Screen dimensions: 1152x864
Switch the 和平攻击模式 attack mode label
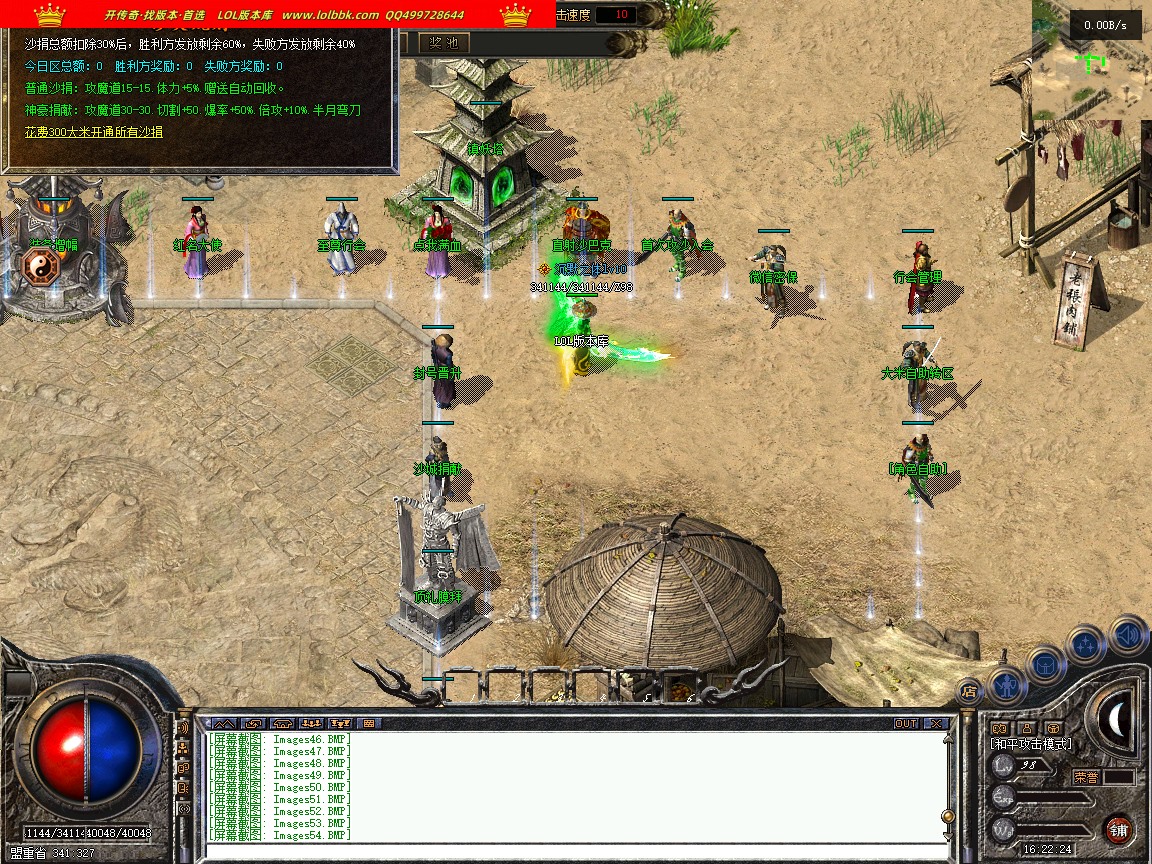click(1030, 744)
